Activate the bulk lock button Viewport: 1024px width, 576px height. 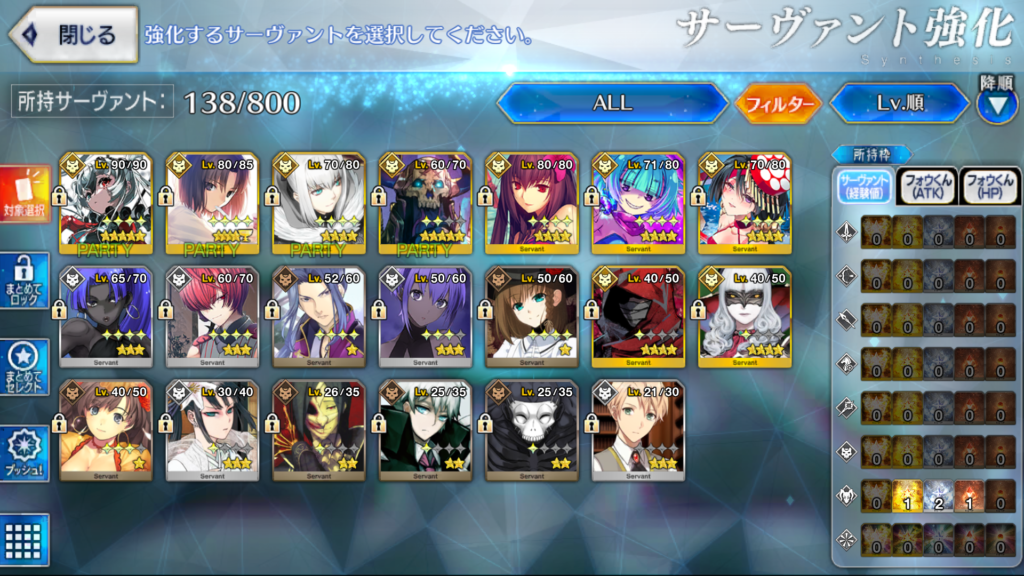click(x=24, y=281)
